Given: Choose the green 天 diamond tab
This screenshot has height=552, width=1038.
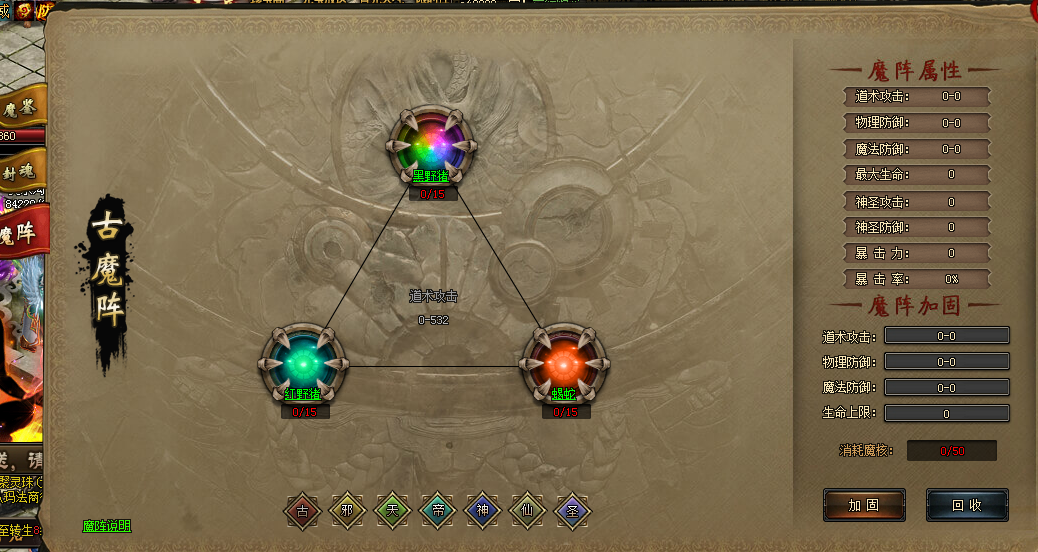Looking at the screenshot, I should click(x=393, y=511).
